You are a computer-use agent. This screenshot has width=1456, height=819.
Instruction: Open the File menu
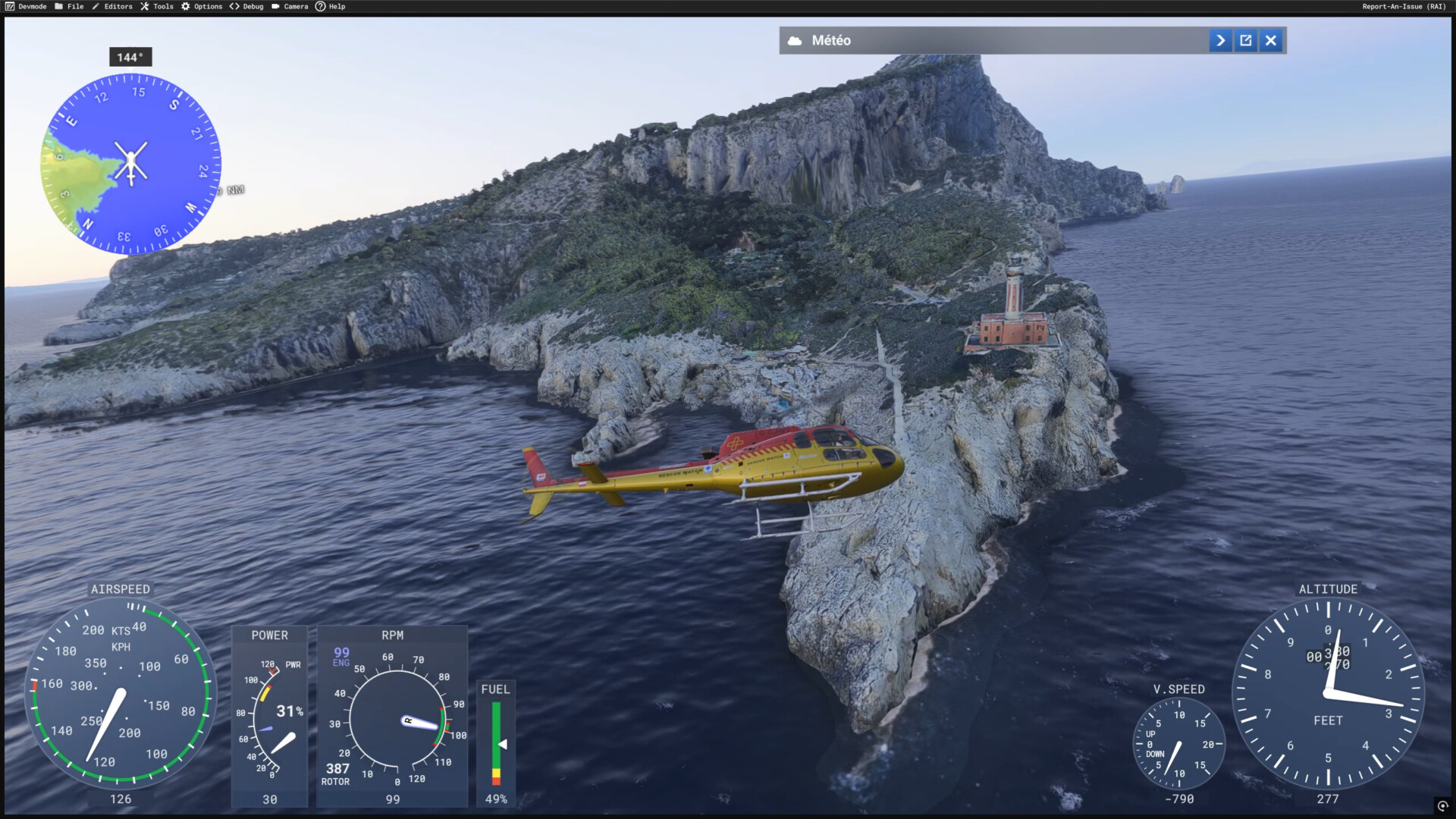[69, 7]
